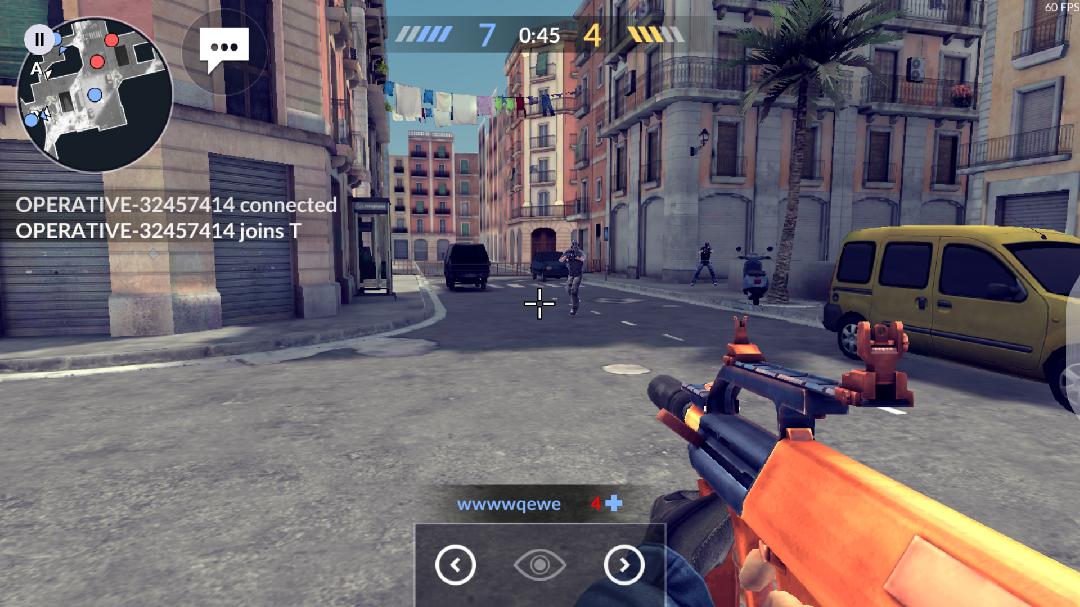
Task: Spectate the previous player with left arrow
Action: click(x=455, y=566)
